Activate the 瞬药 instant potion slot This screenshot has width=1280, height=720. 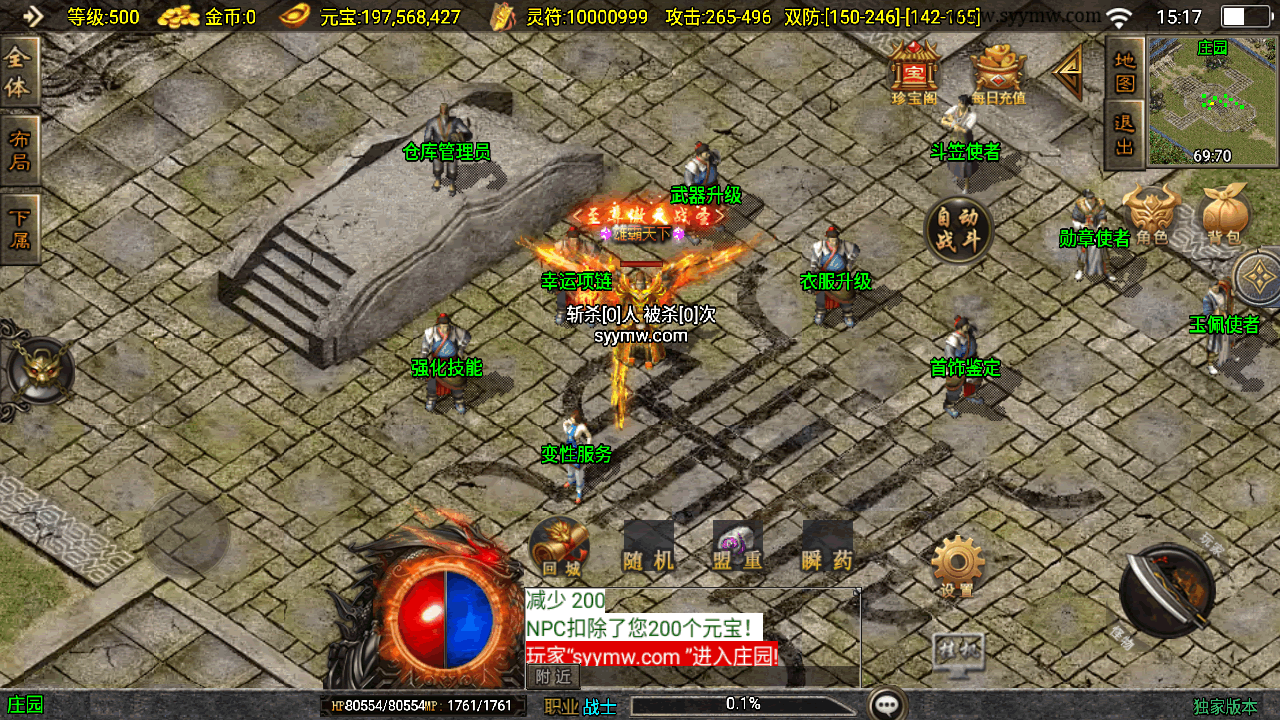tap(828, 547)
